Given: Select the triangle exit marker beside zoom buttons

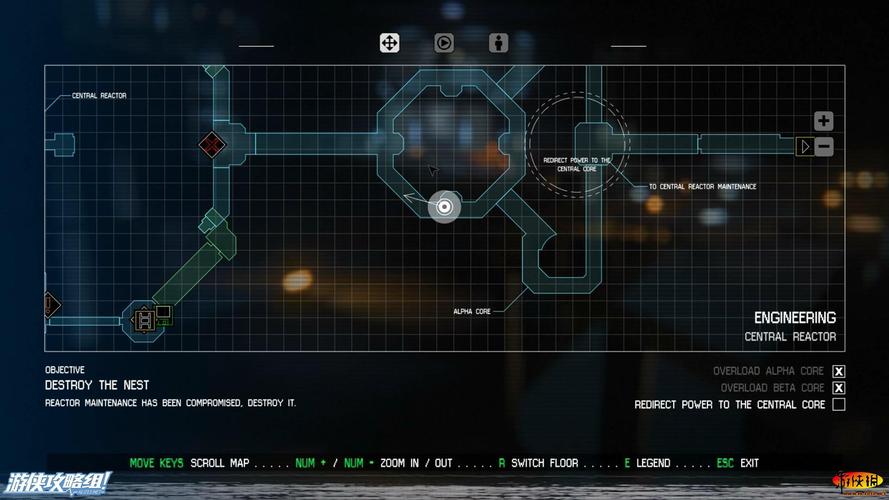Looking at the screenshot, I should pyautogui.click(x=804, y=147).
